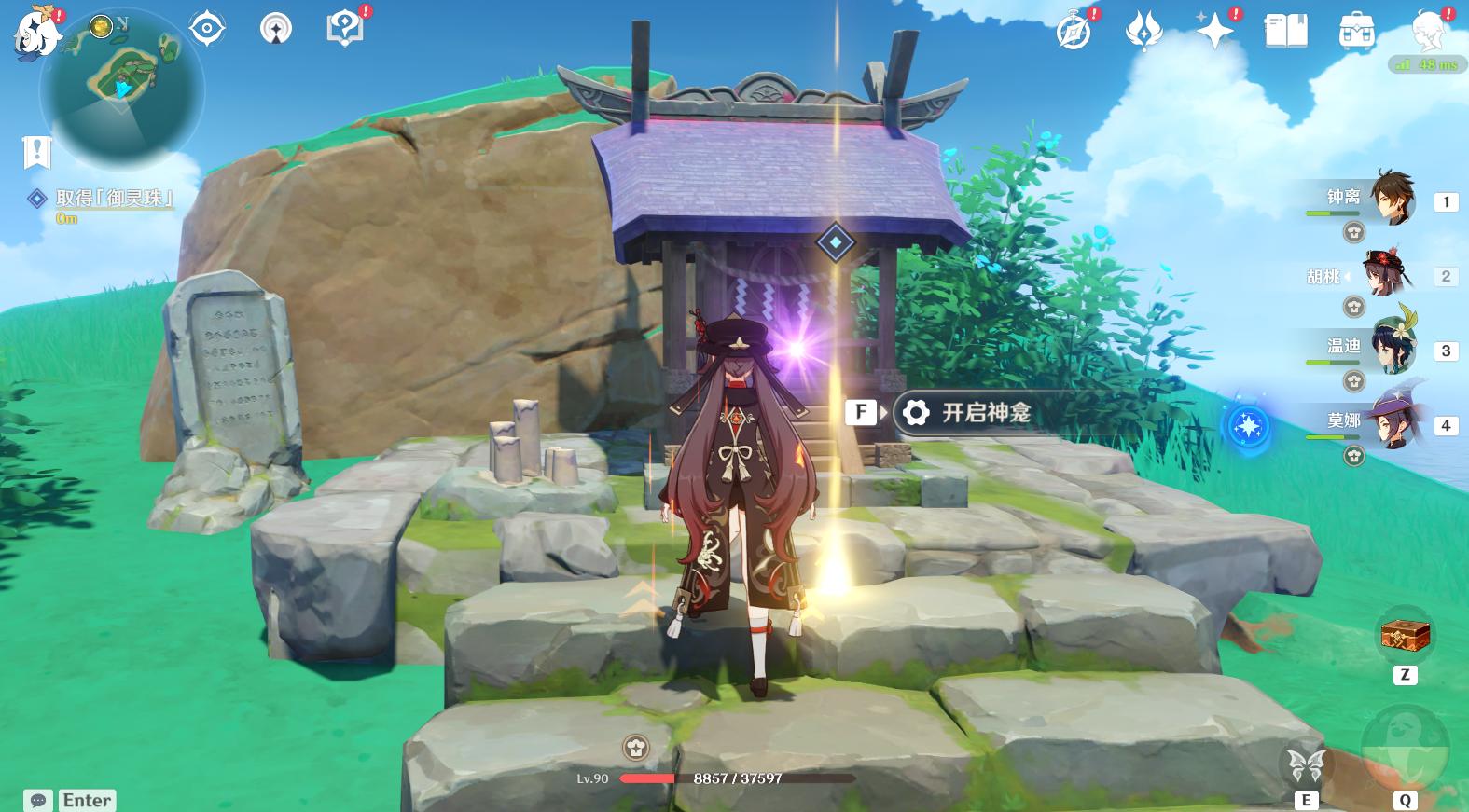The width and height of the screenshot is (1469, 812).
Task: Open the question mark tutorial icon
Action: [344, 28]
